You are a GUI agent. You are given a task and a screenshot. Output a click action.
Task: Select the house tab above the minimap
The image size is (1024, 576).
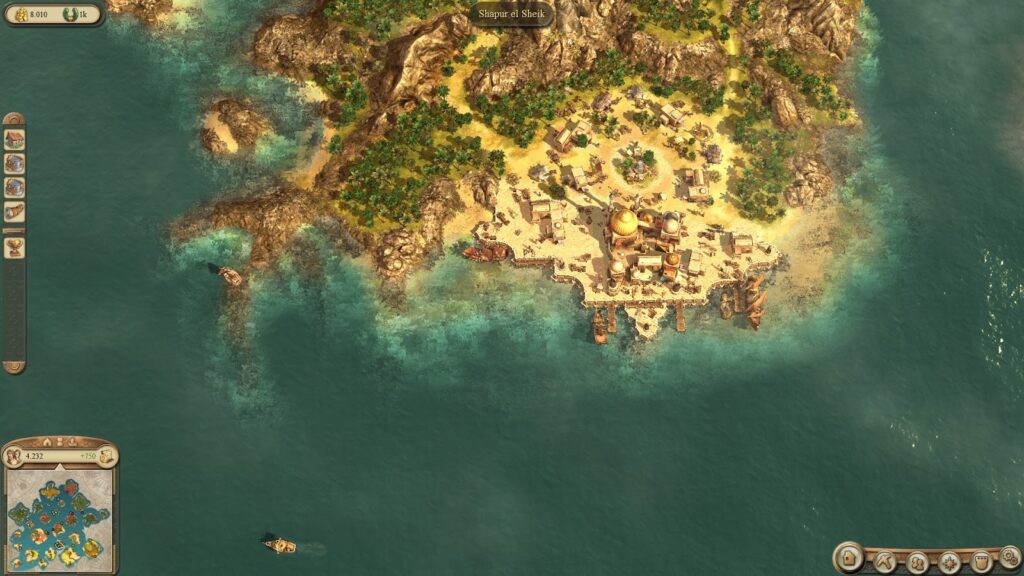coord(47,441)
